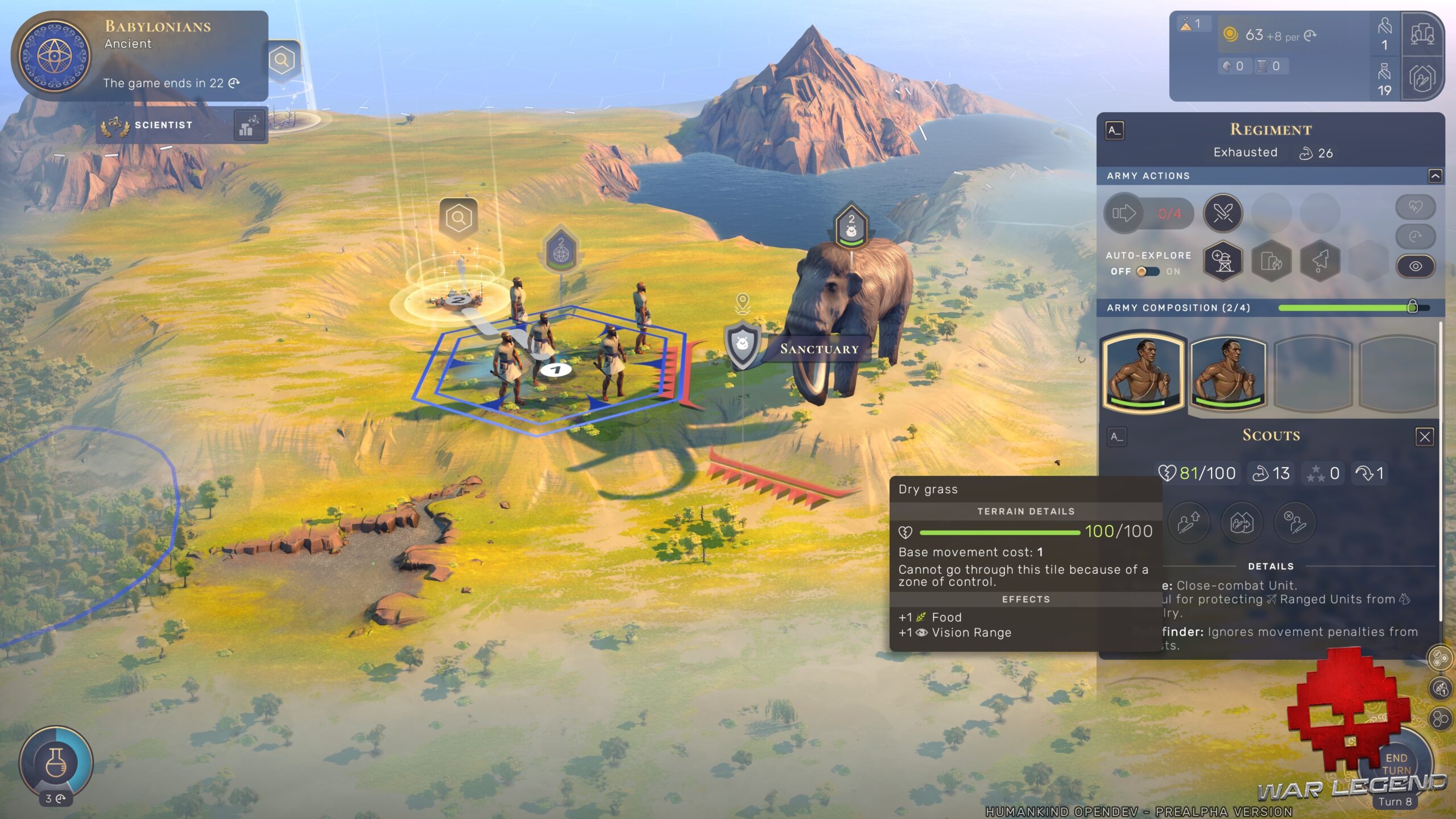Image resolution: width=1456 pixels, height=819 pixels.
Task: Click the End Turn button
Action: [x=1396, y=764]
